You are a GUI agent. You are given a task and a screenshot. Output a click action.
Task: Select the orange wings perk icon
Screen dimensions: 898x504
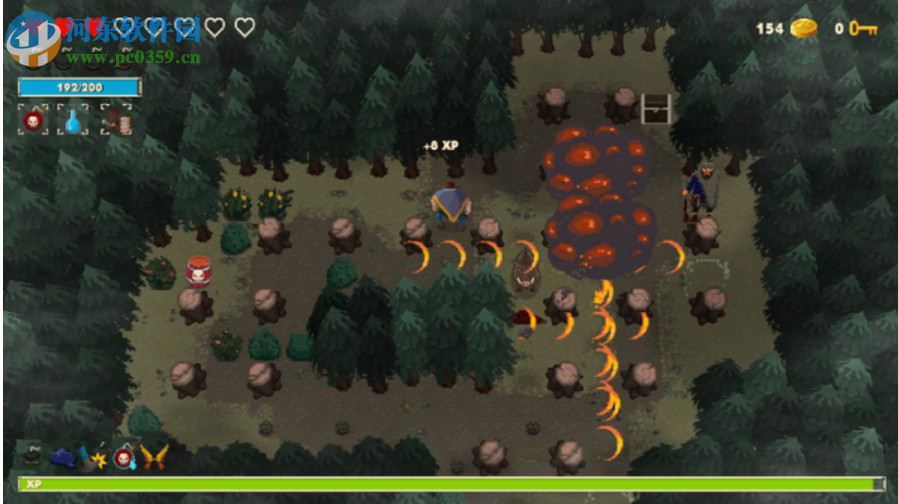tap(153, 457)
